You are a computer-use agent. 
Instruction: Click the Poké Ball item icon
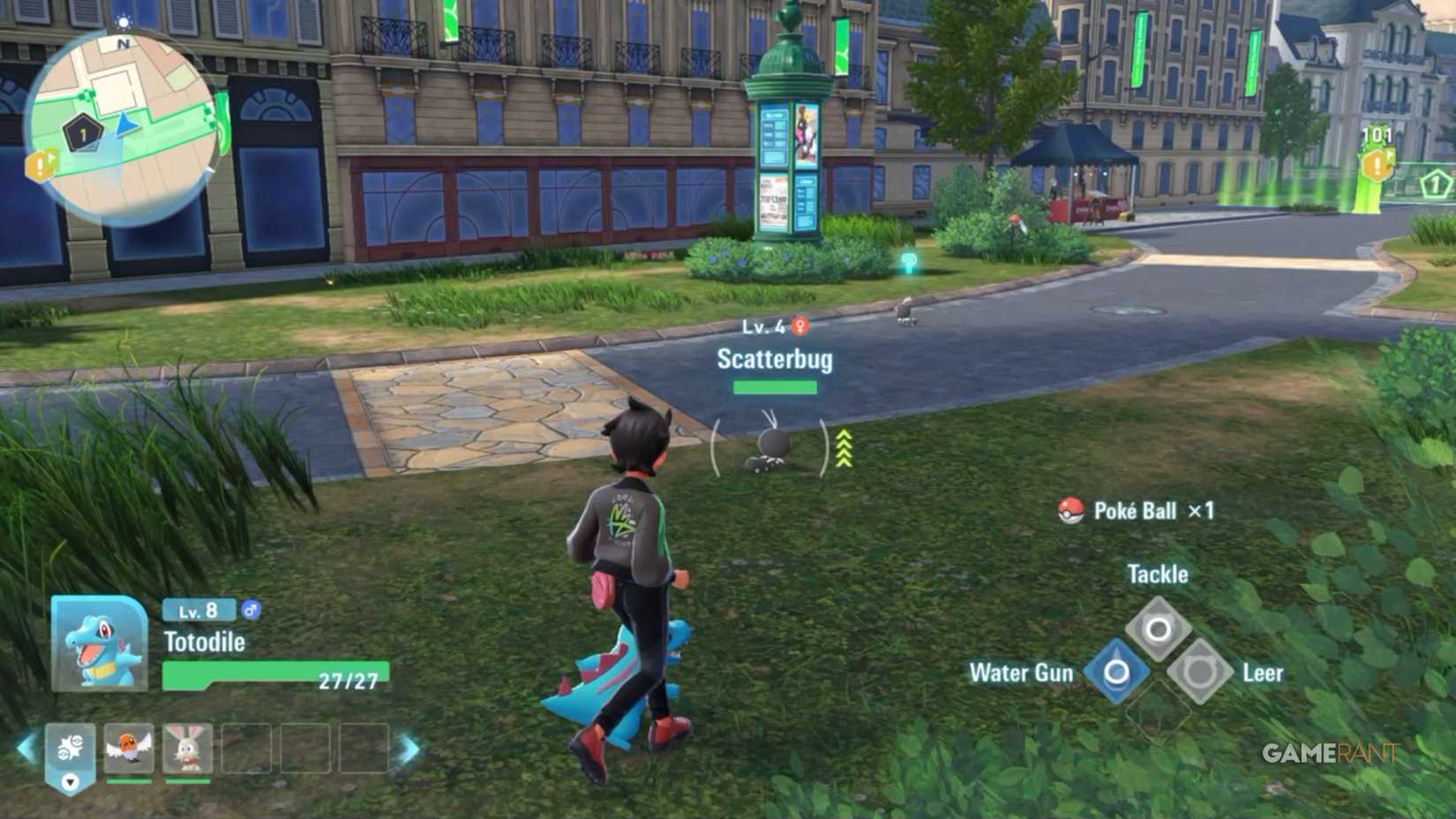click(1073, 510)
